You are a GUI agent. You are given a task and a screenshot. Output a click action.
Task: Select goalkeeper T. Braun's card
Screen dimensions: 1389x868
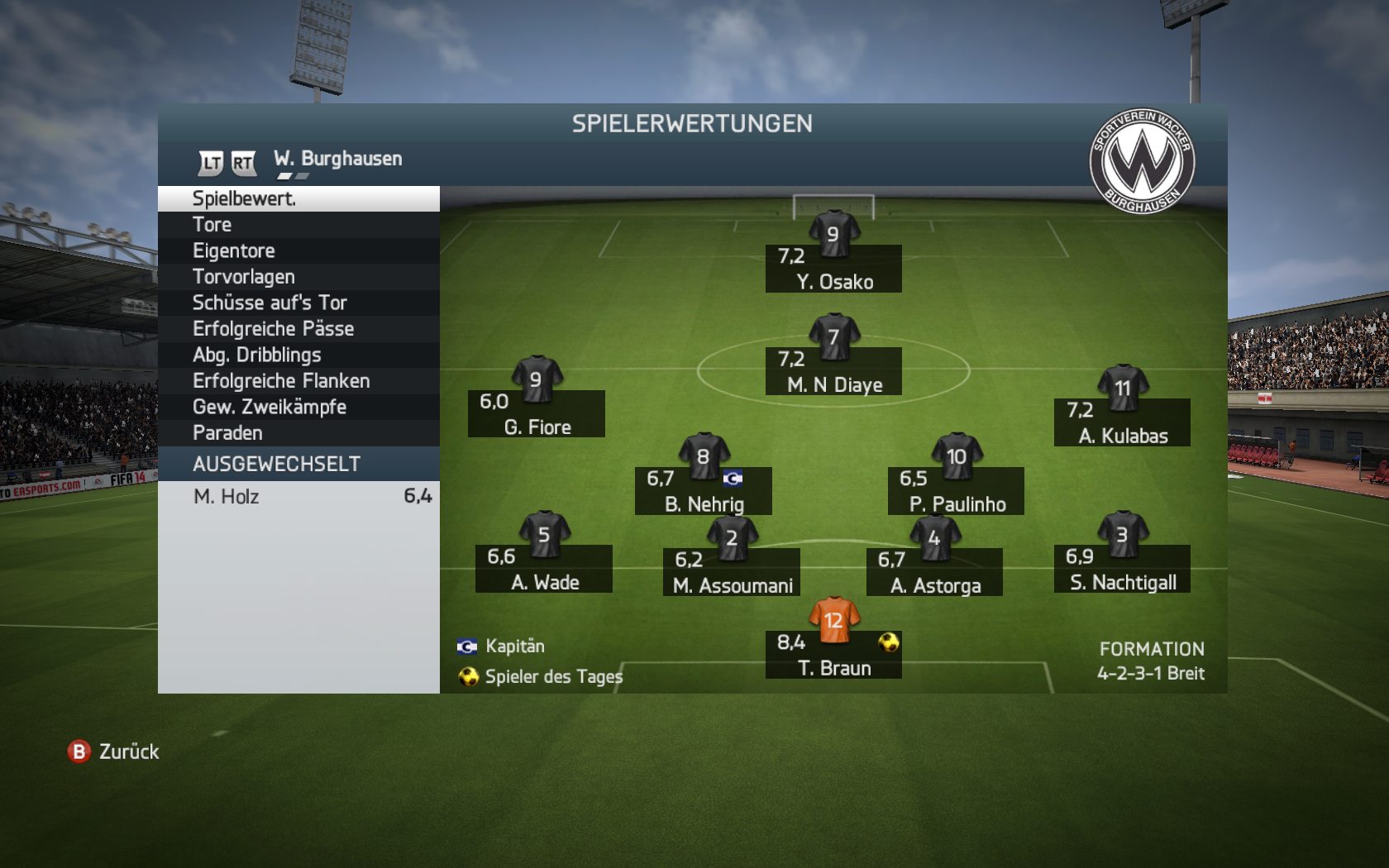tap(833, 655)
